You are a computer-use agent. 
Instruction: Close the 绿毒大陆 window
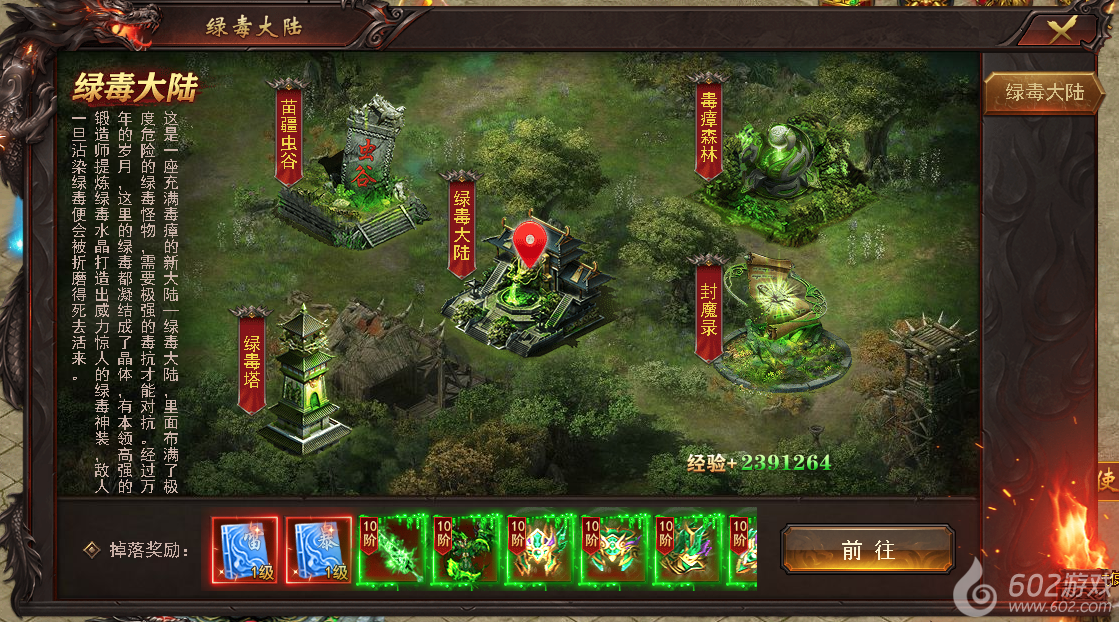1061,28
